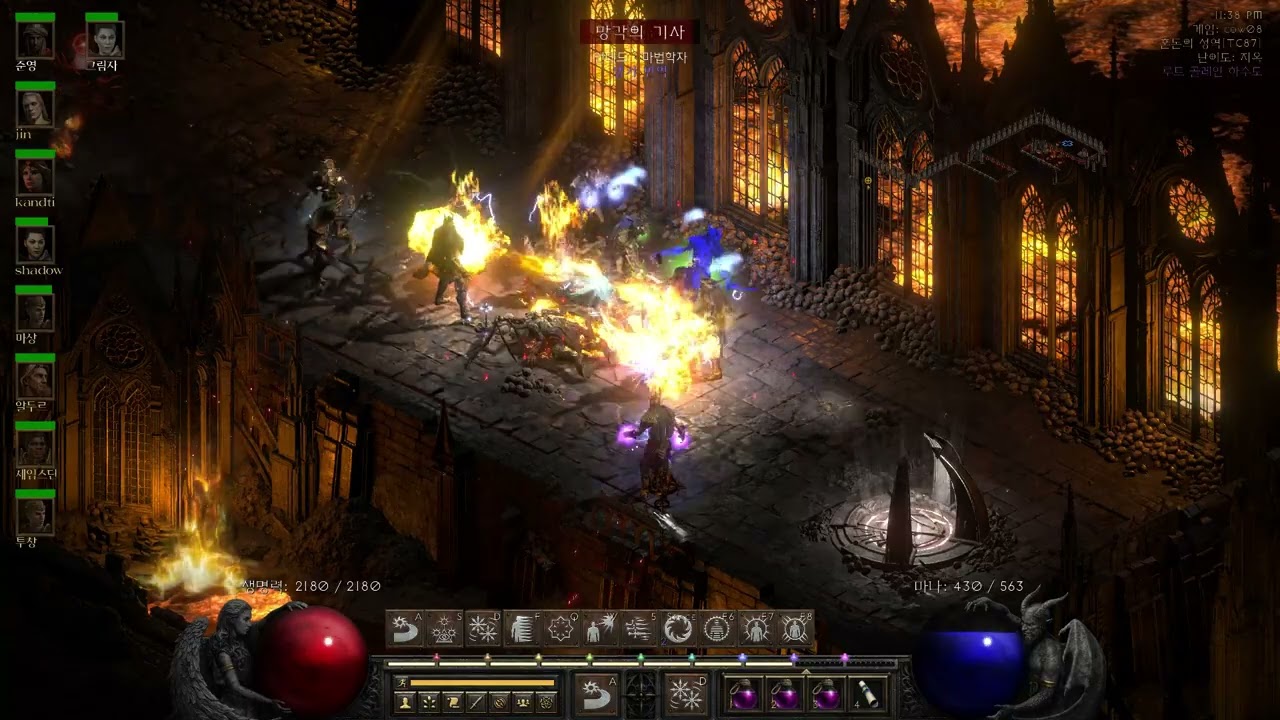
Task: Select the 마상 party member portrait
Action: coord(35,312)
